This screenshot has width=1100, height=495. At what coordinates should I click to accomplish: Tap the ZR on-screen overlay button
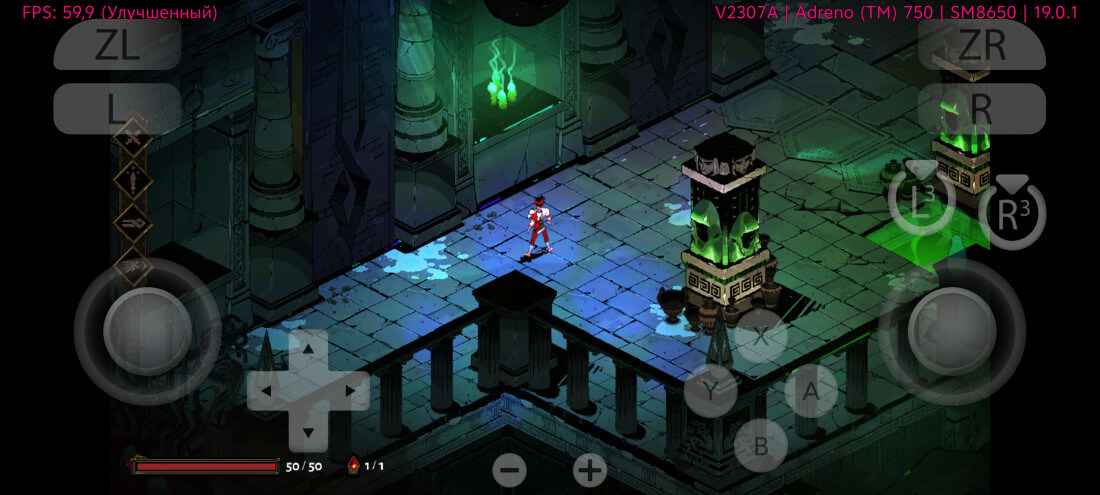tap(981, 45)
